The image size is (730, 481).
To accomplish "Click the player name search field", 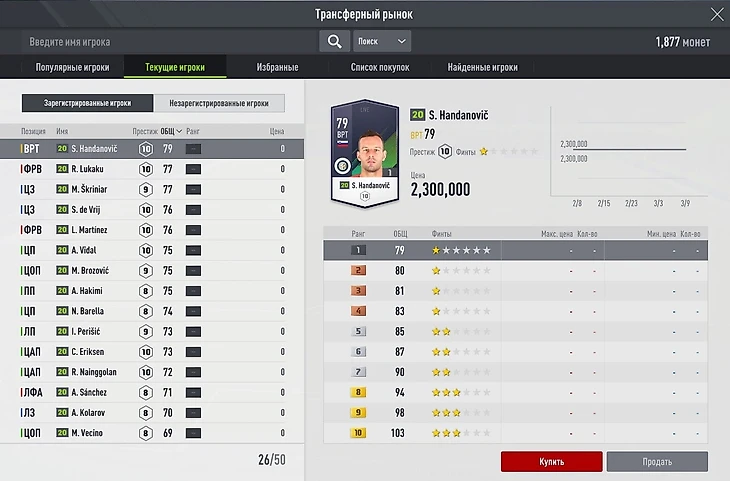I will [x=170, y=42].
